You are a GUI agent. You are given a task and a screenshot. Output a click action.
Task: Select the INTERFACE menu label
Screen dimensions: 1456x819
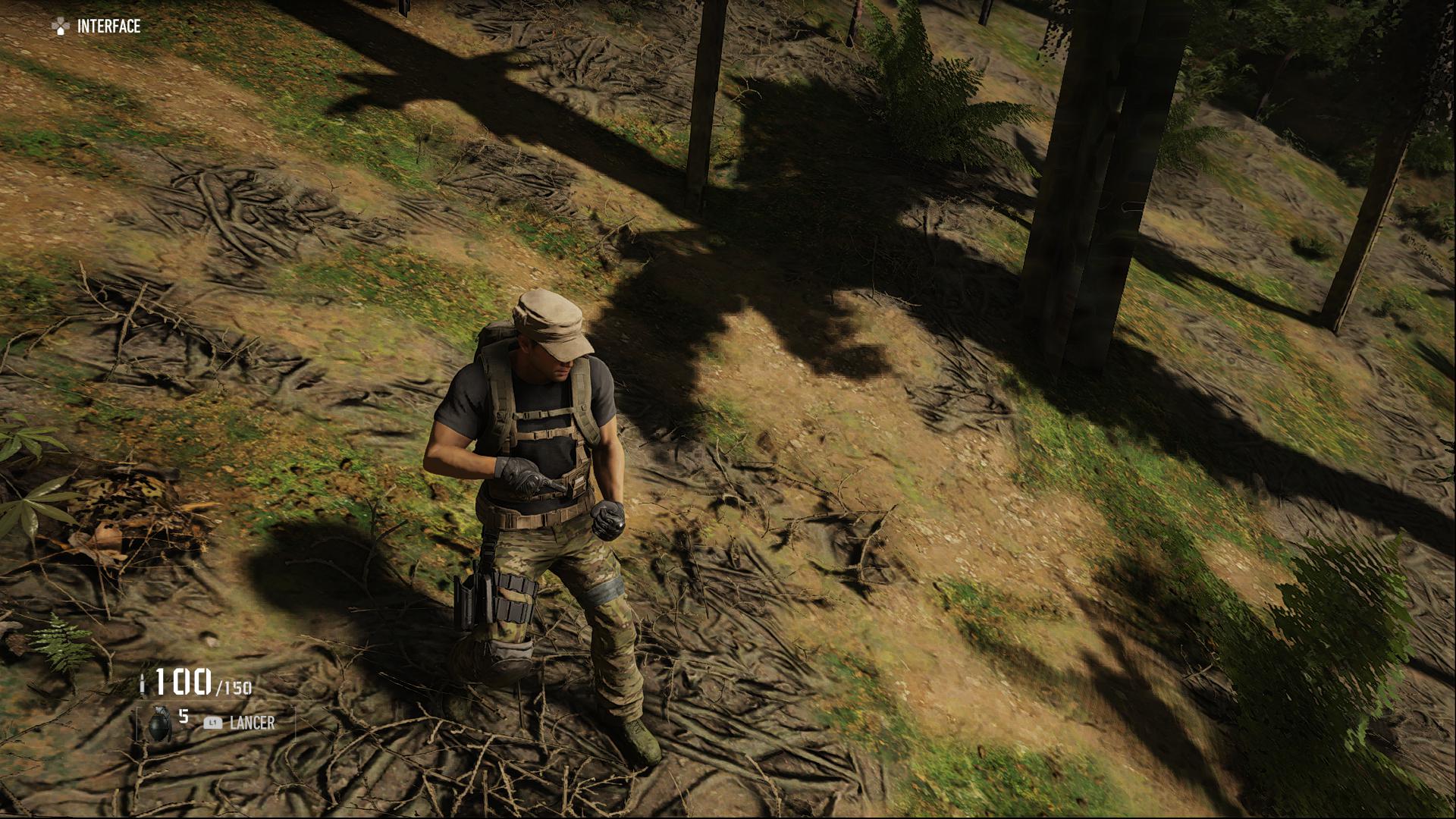click(x=108, y=26)
